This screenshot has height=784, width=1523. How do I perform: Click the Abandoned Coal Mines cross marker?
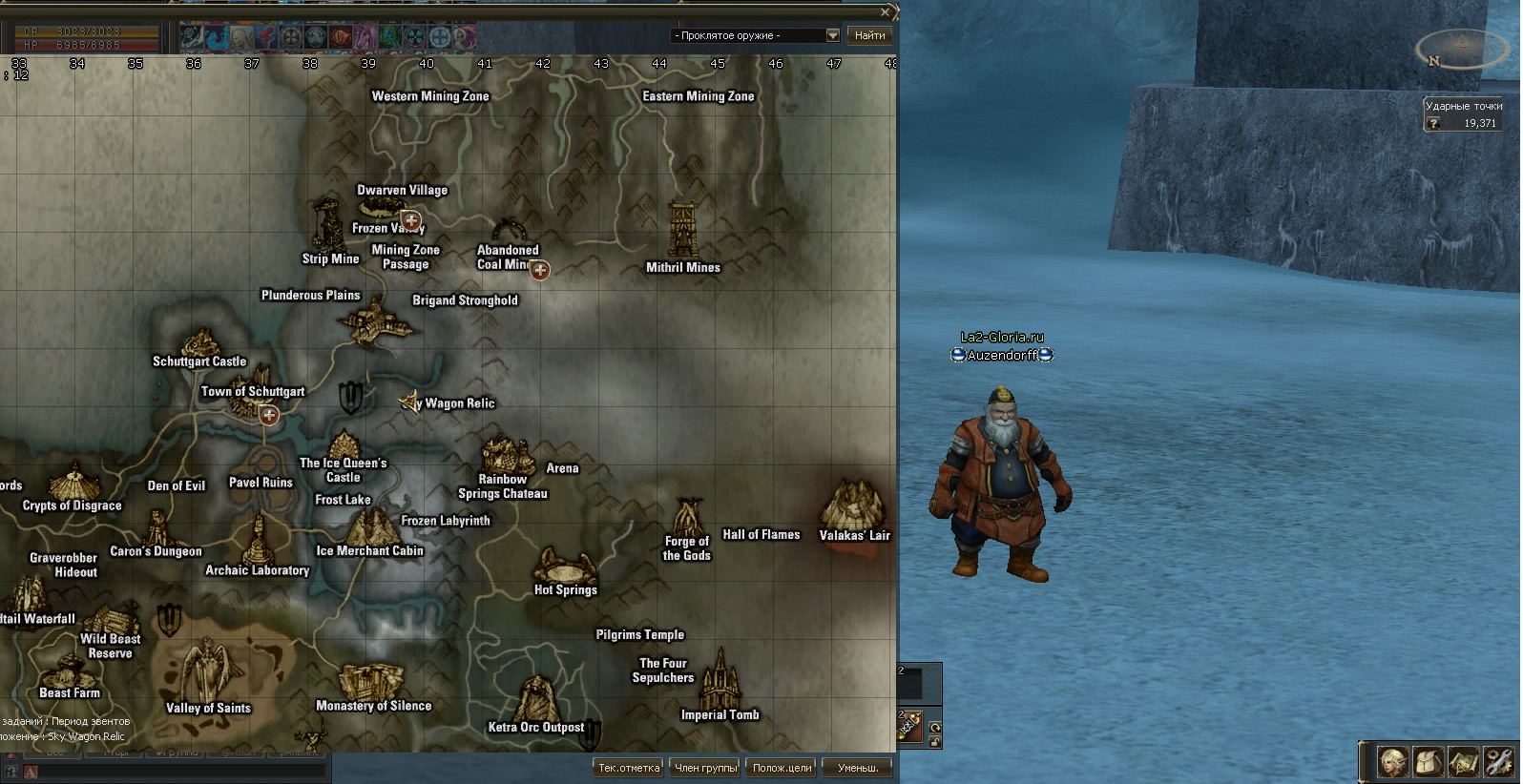[540, 271]
